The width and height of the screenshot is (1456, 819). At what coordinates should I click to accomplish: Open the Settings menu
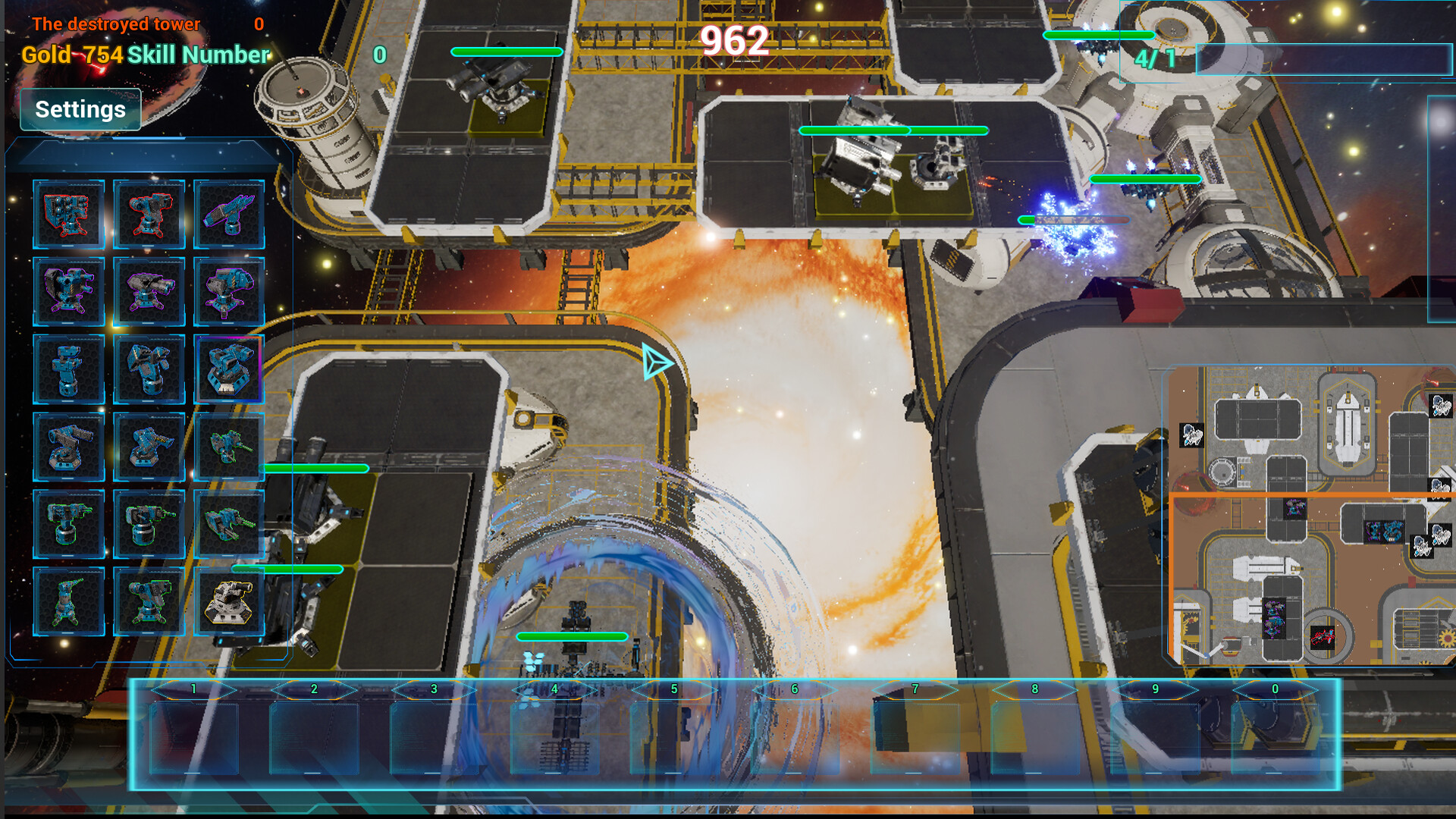pyautogui.click(x=80, y=109)
